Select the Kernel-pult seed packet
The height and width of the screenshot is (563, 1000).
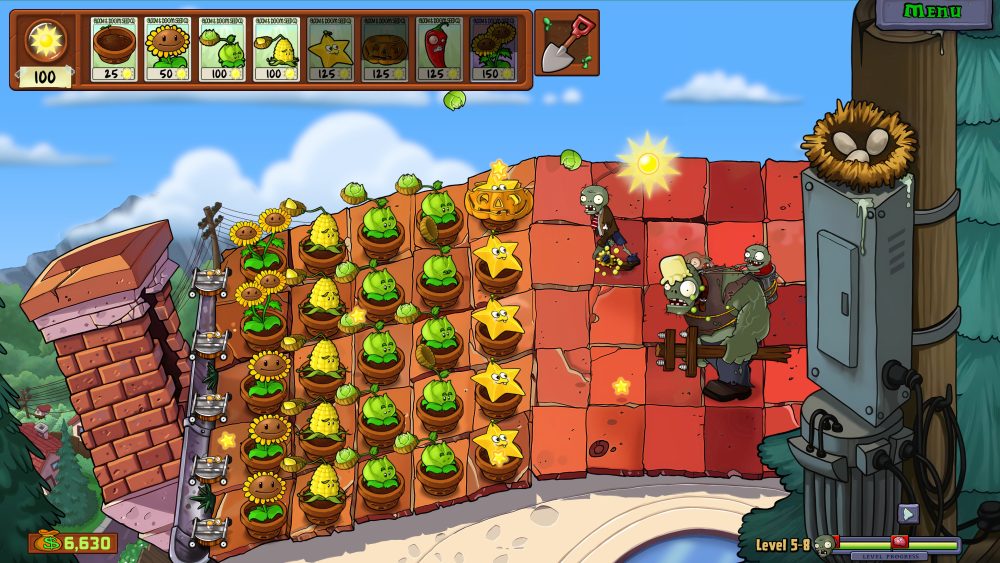coord(277,48)
